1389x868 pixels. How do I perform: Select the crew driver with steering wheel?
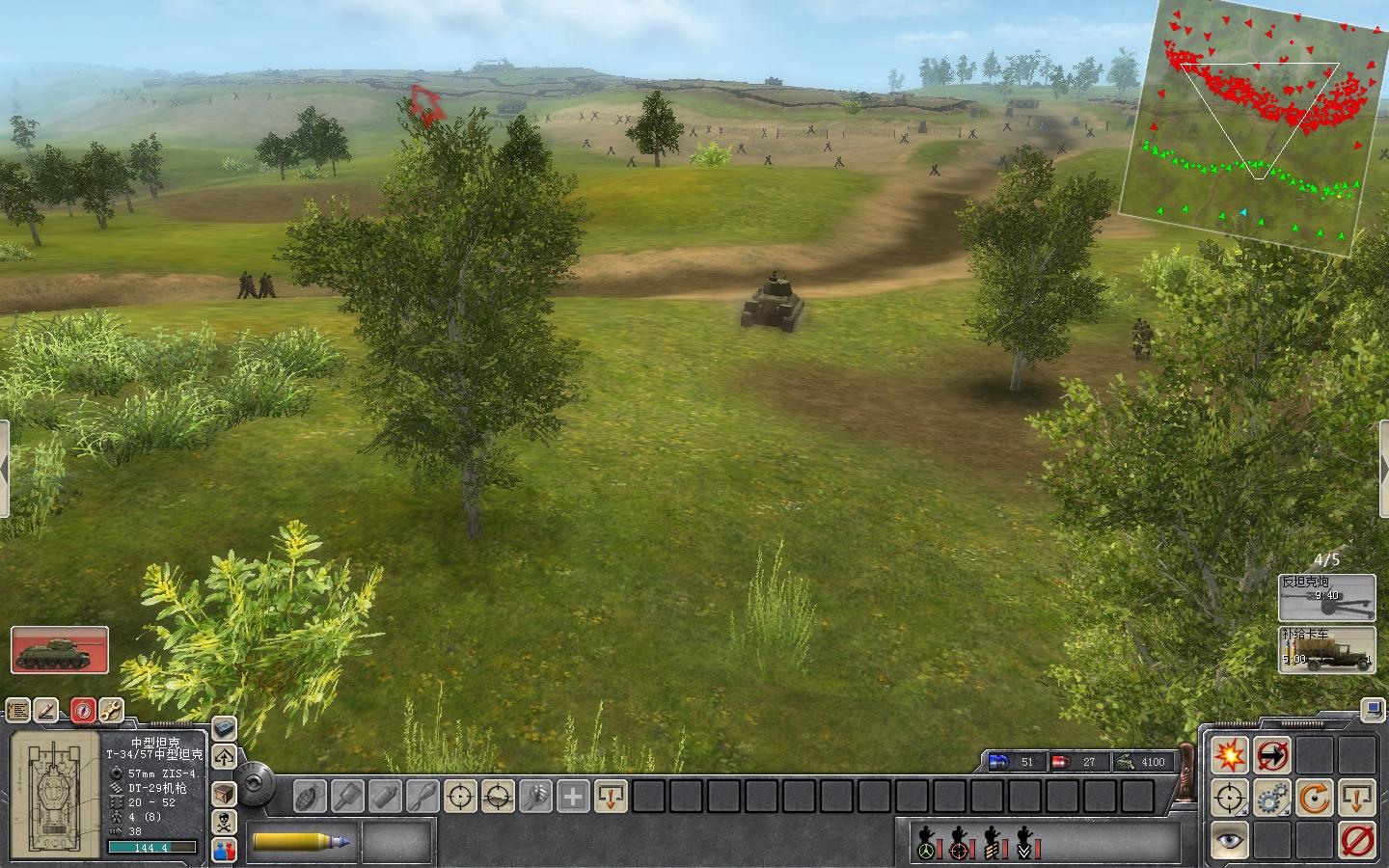point(927,843)
